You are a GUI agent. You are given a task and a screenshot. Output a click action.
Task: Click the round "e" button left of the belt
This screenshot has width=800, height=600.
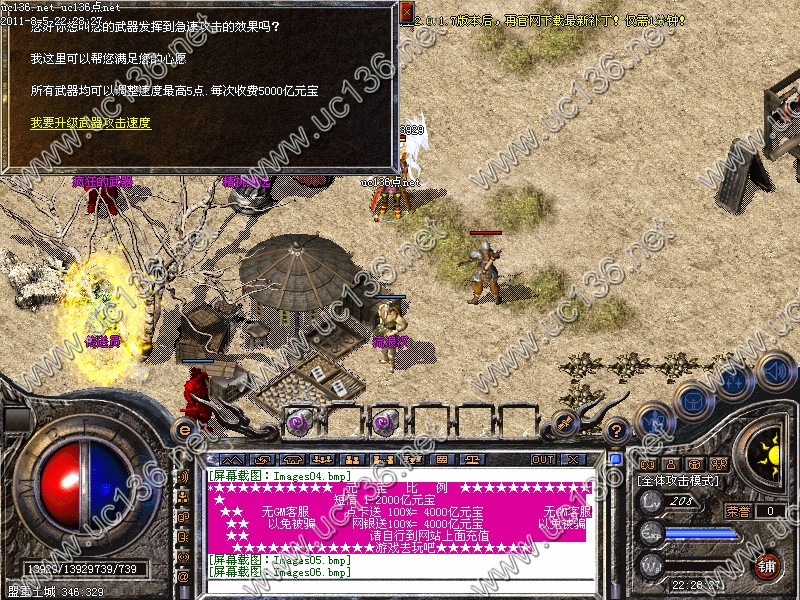[184, 428]
